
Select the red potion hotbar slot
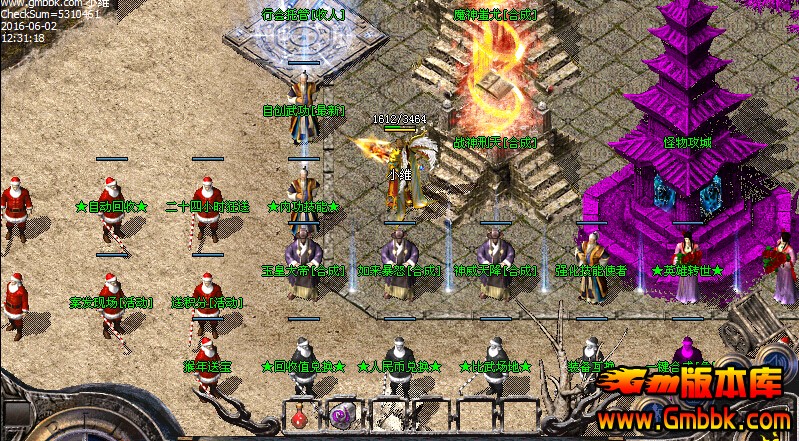301,414
